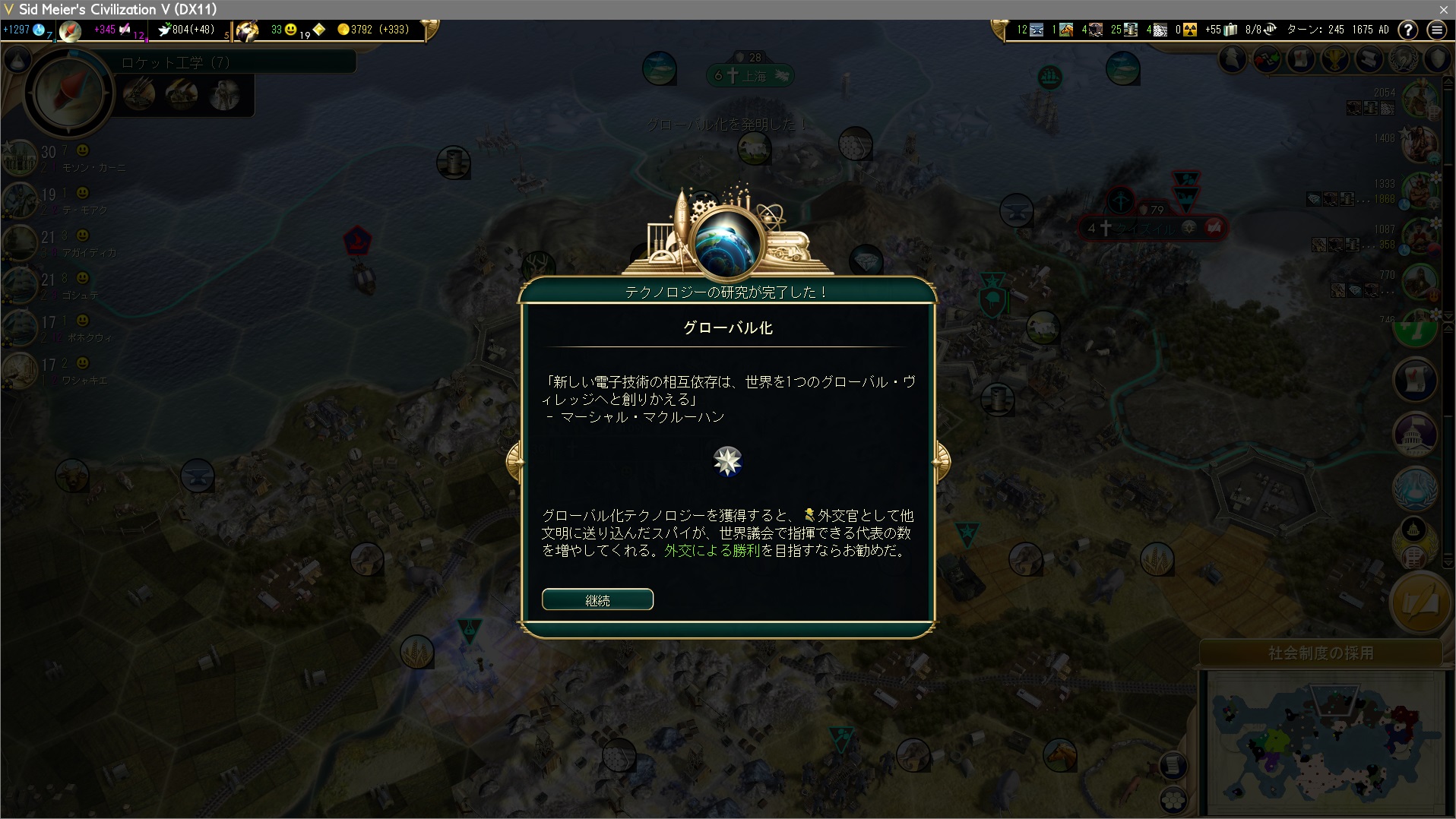
Task: Click the world minimap
Action: coord(1326,745)
